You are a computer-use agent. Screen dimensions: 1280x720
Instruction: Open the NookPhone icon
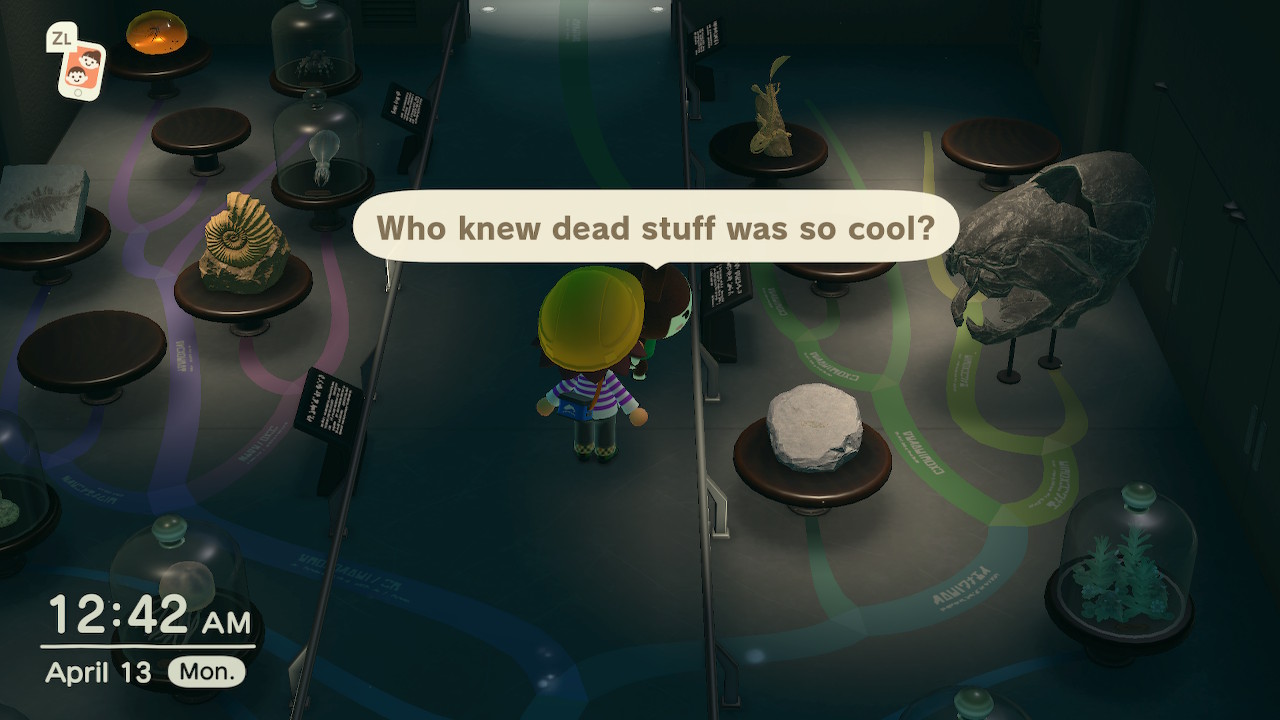80,68
